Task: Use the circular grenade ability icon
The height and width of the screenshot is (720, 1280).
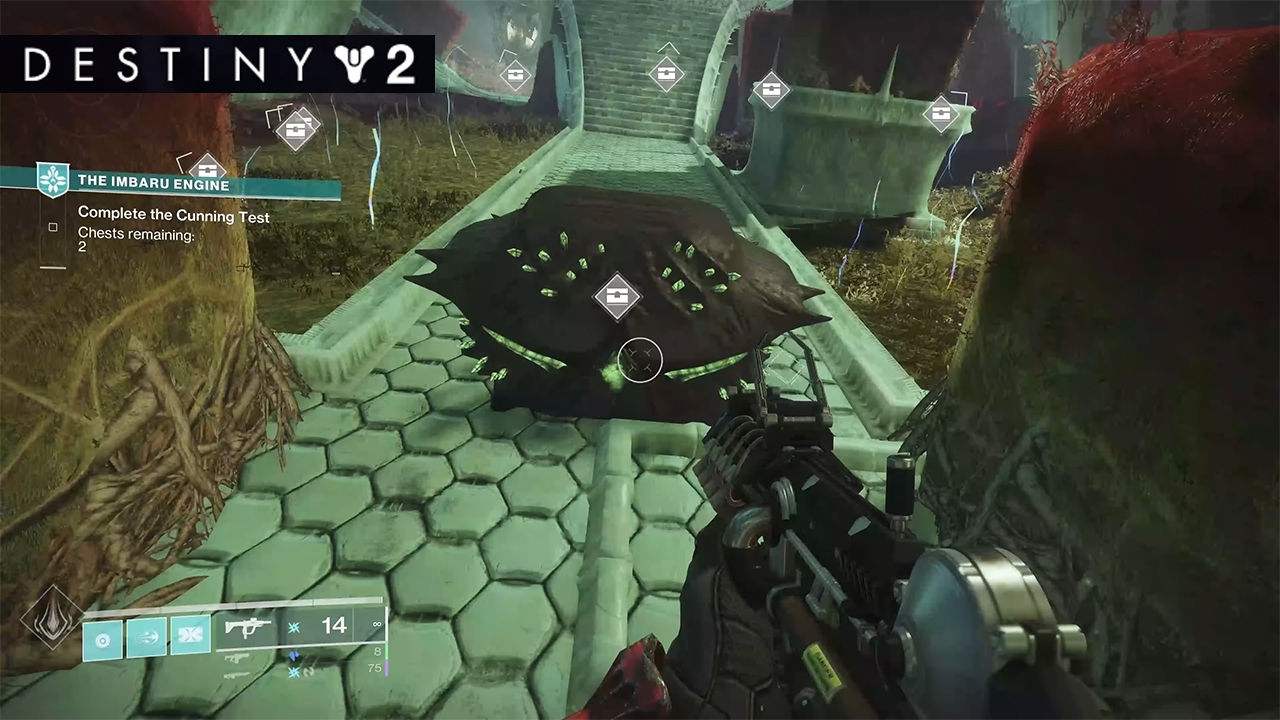Action: [x=103, y=637]
